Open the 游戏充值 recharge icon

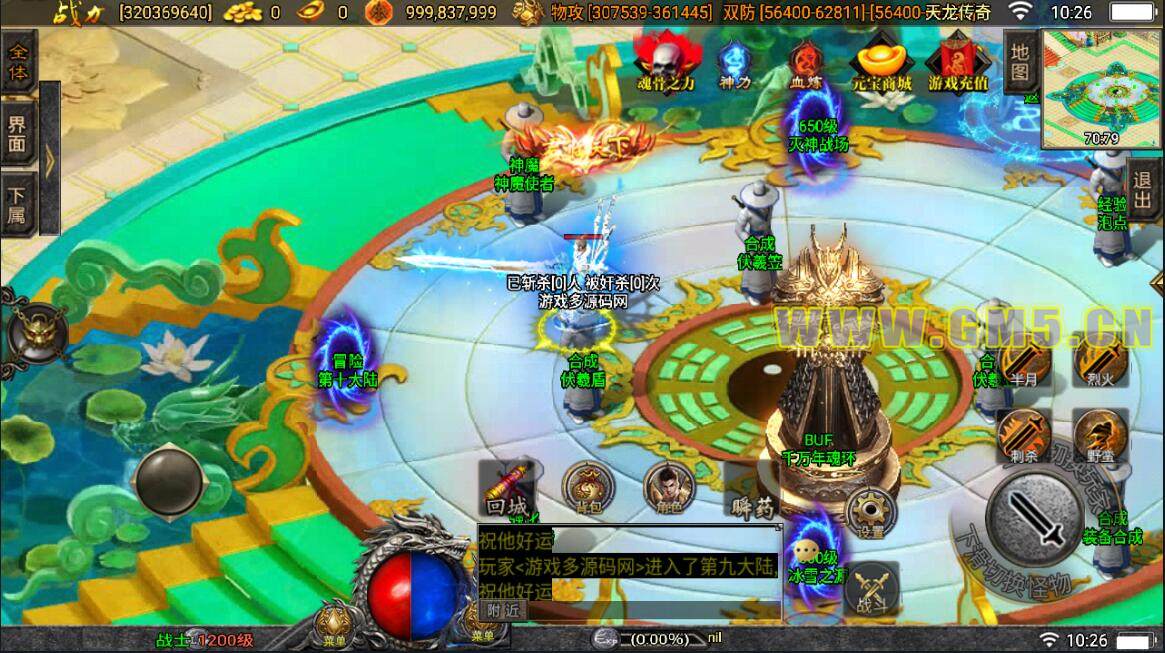click(x=957, y=62)
